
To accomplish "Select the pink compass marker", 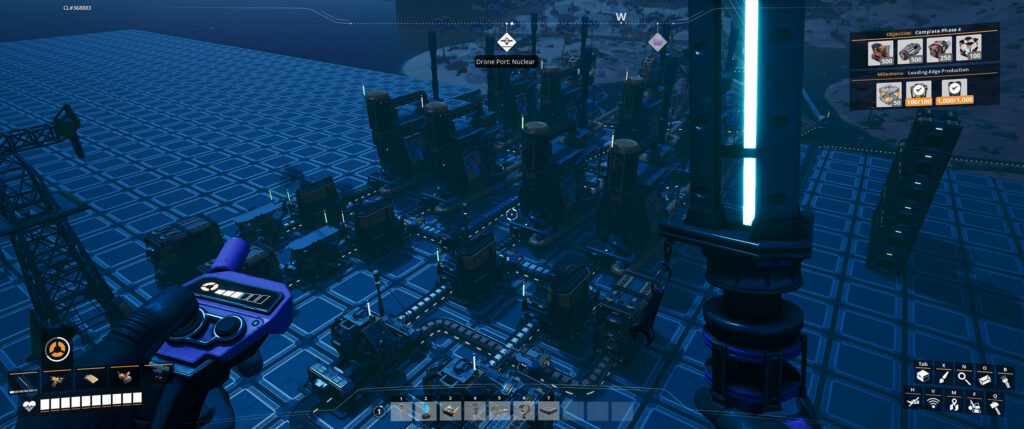I will [x=657, y=42].
